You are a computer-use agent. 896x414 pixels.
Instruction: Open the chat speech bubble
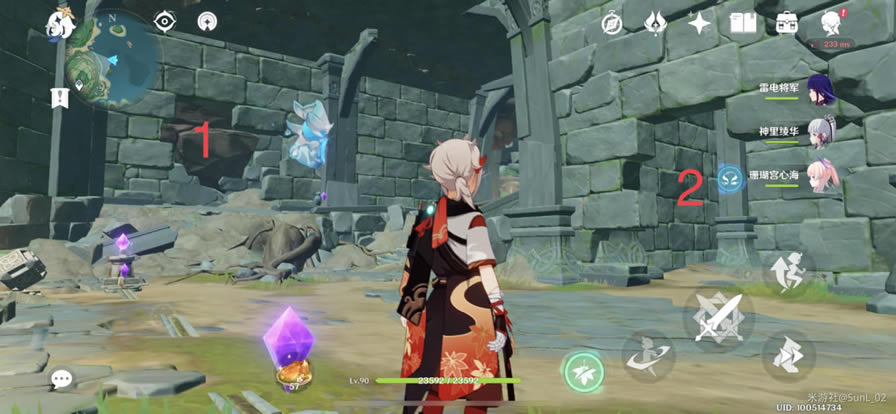click(62, 379)
